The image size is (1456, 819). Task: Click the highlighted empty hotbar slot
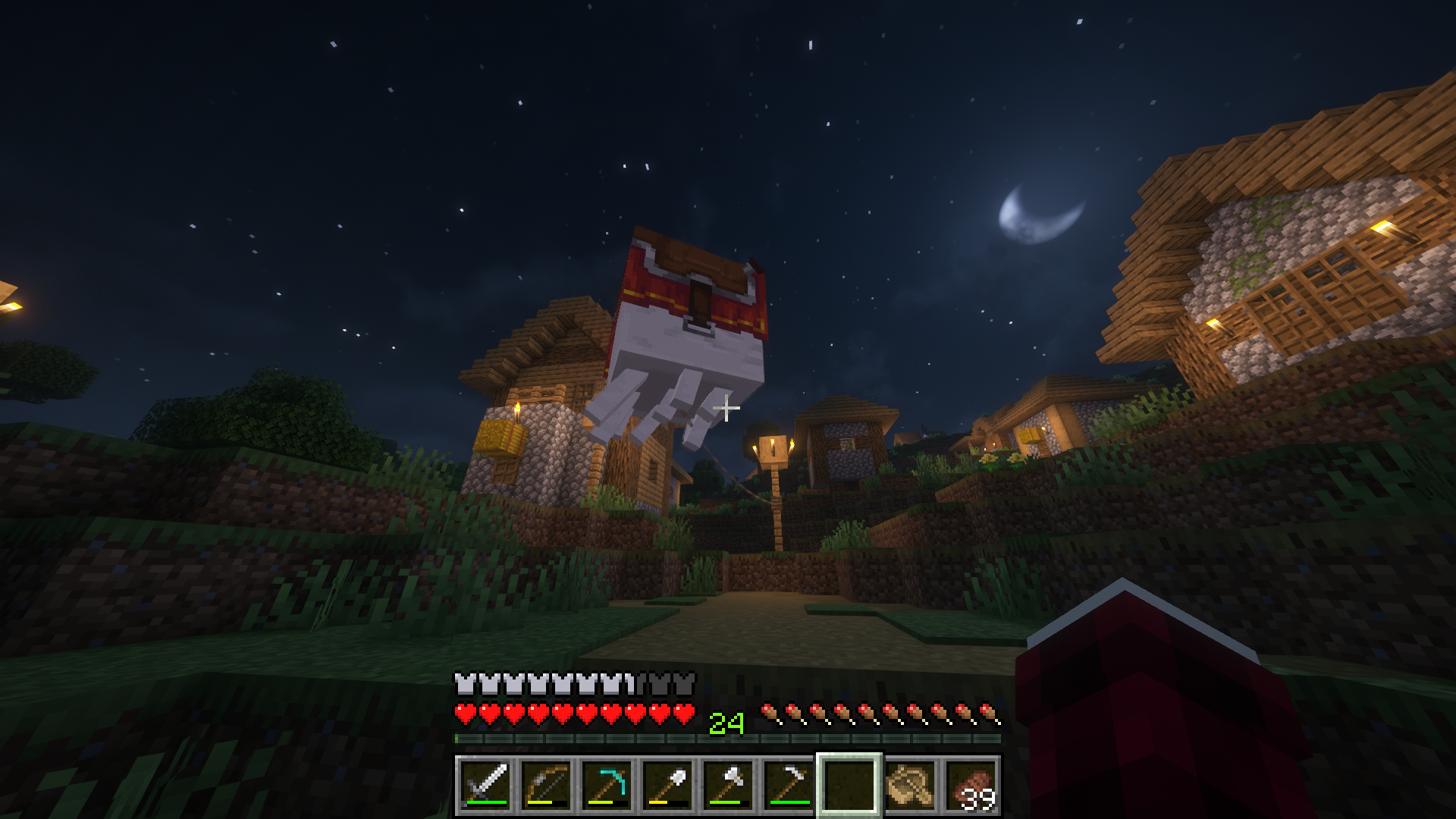tap(849, 785)
